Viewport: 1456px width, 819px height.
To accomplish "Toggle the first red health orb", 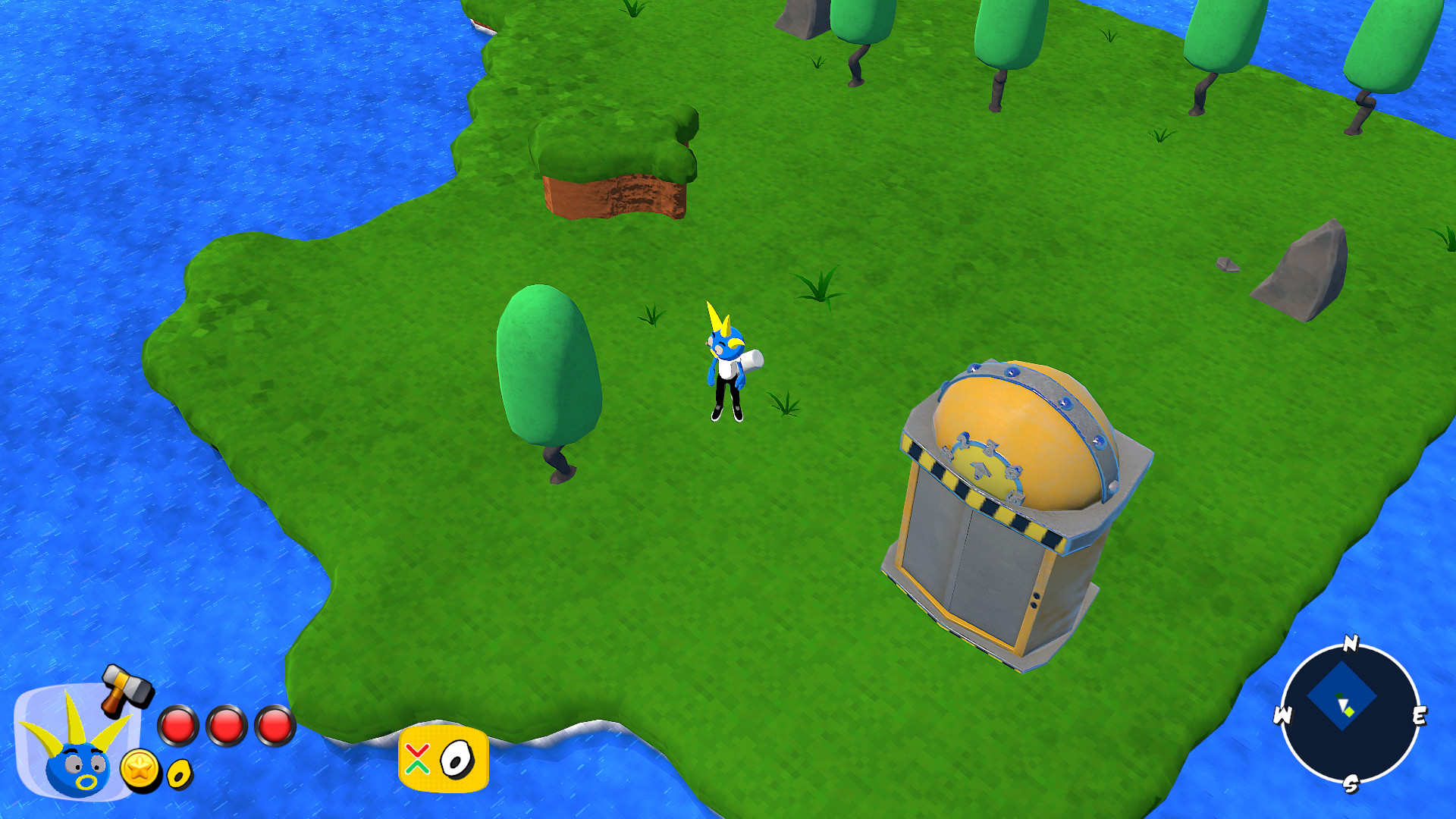I will [179, 724].
